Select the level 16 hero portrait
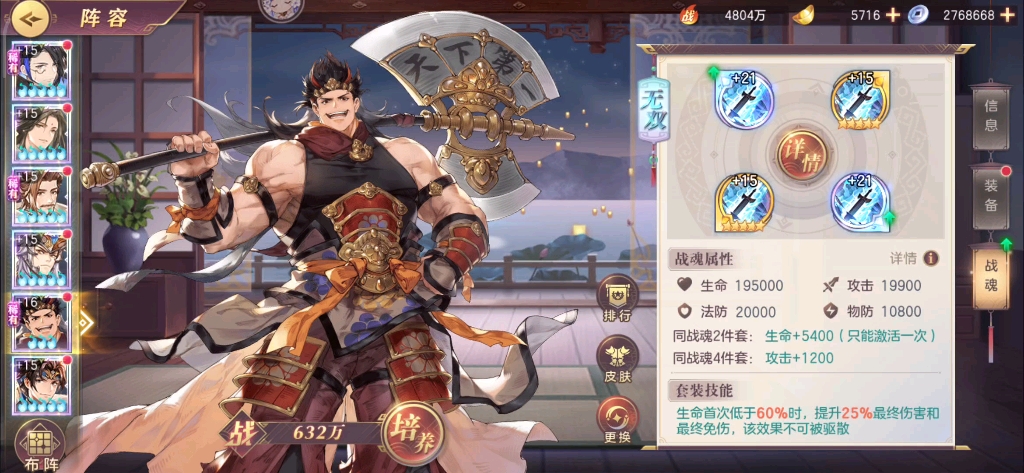The height and width of the screenshot is (473, 1024). 40,323
